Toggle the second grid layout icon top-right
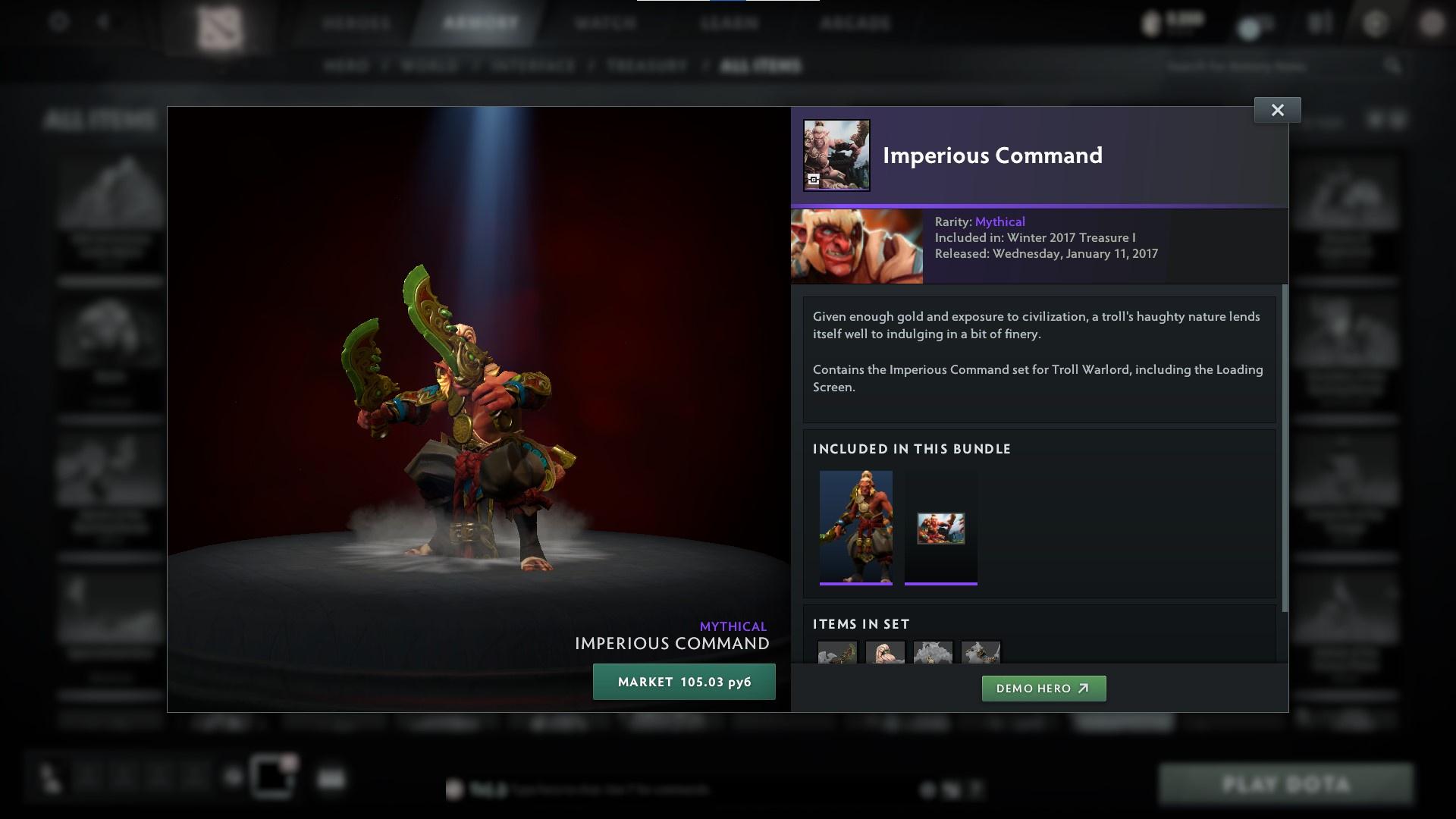The image size is (1456, 819). coord(1395,120)
